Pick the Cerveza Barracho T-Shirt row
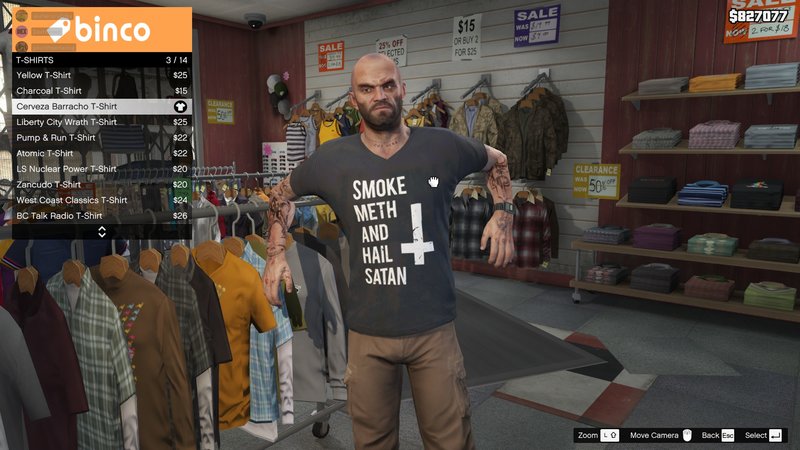The image size is (800, 450). pos(100,106)
